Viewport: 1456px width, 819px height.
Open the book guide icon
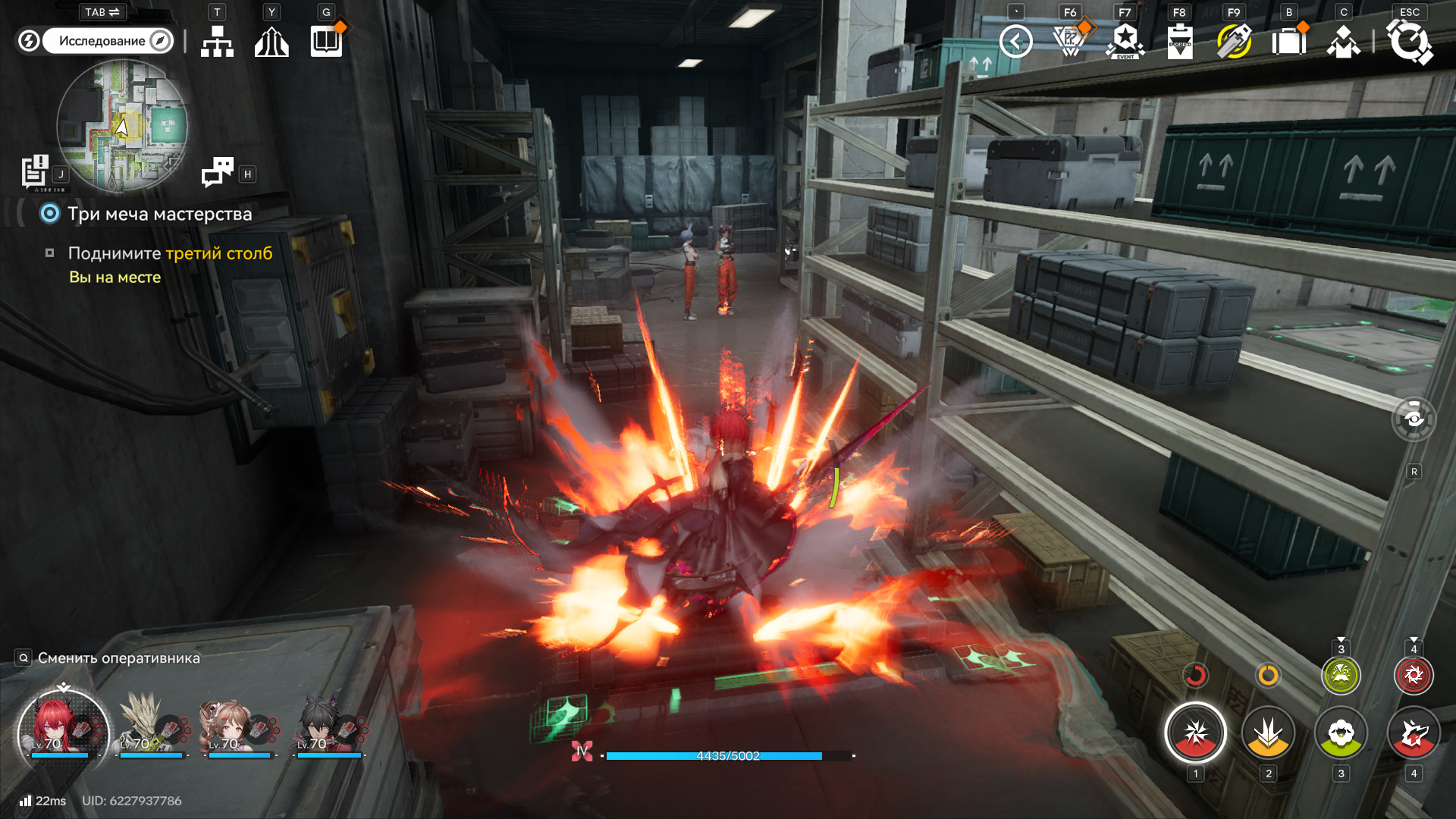point(327,41)
